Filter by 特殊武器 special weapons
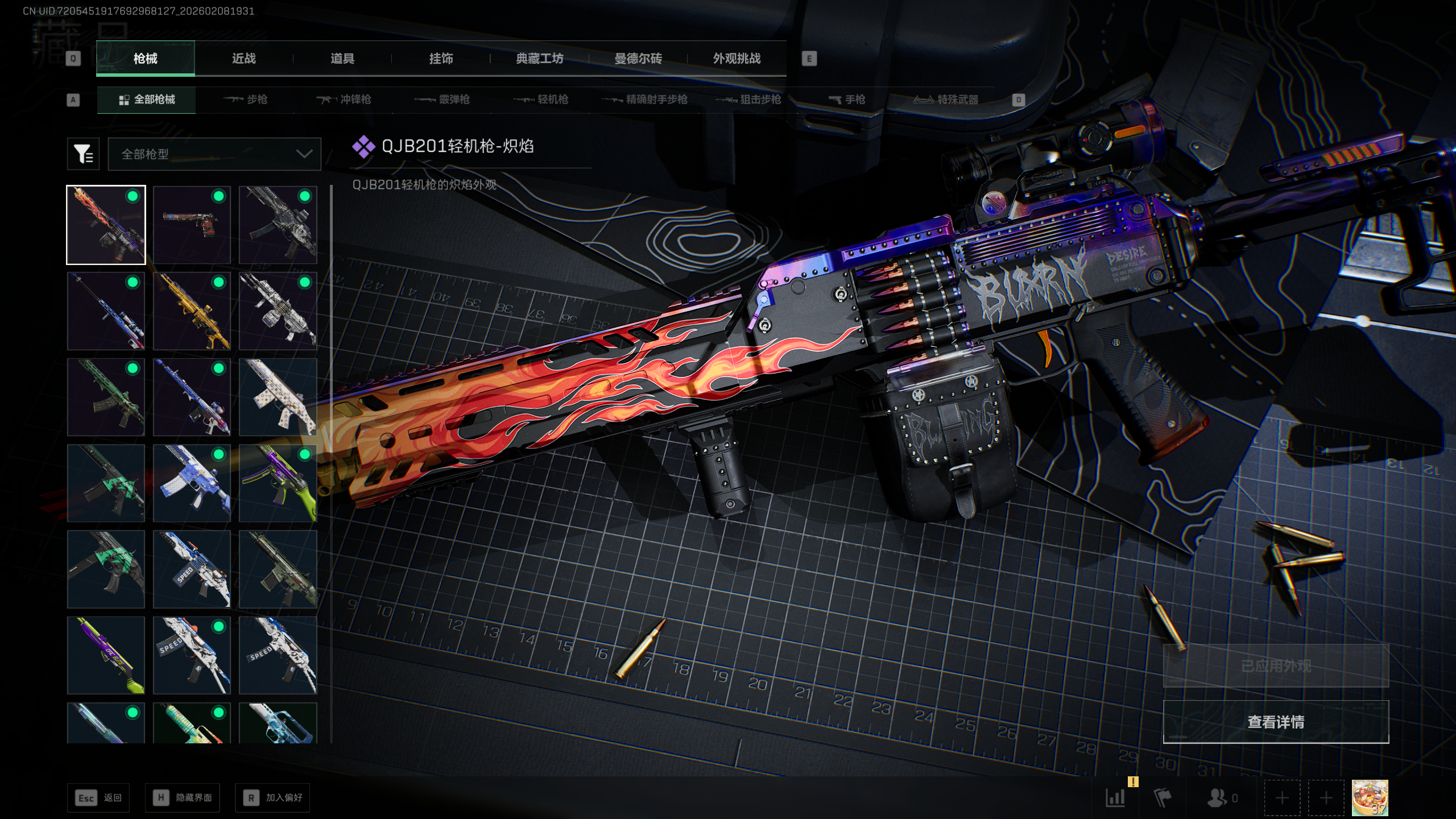The image size is (1456, 819). [946, 100]
